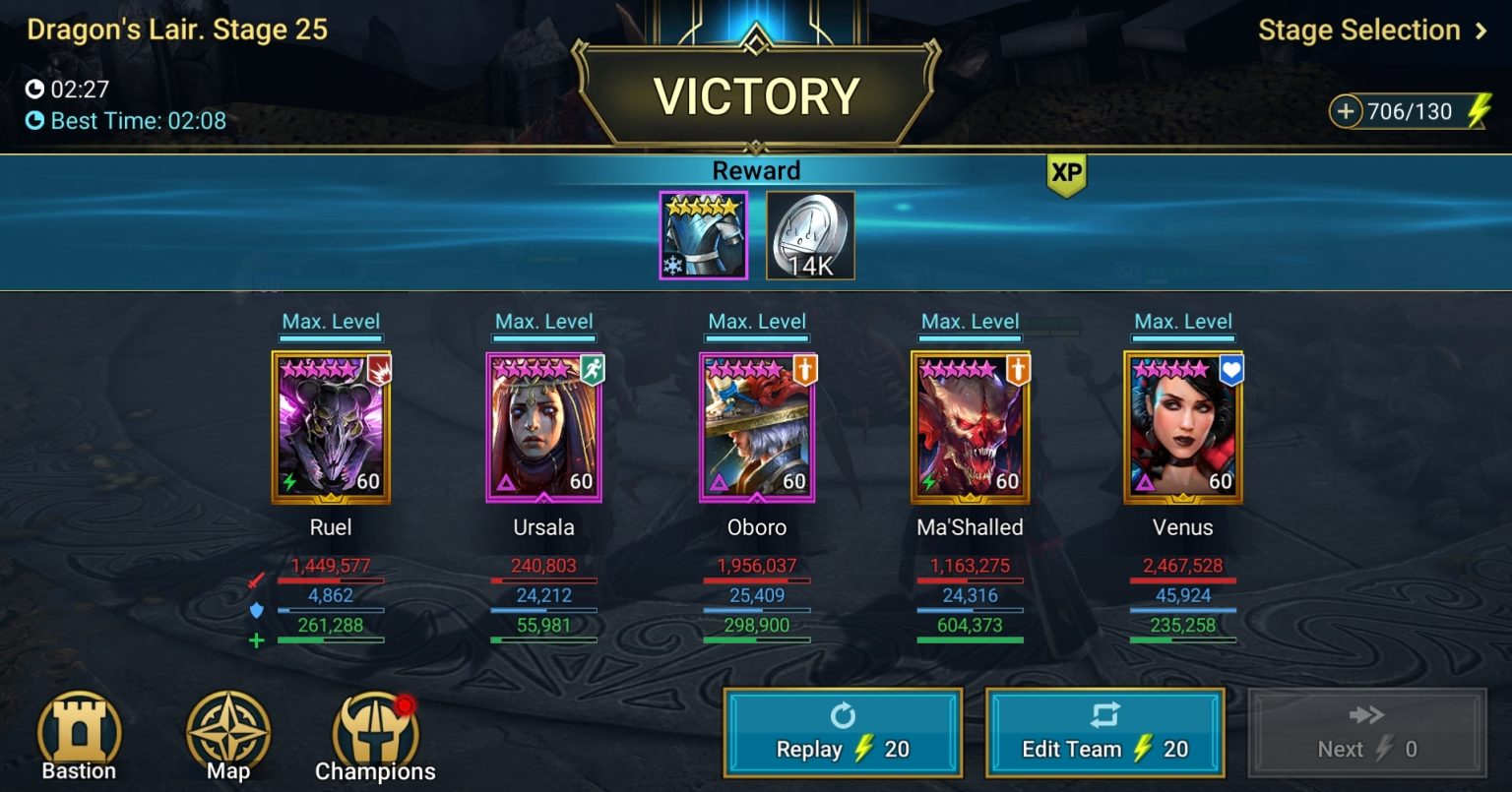This screenshot has height=792, width=1512.
Task: View the five-star armor reward item
Action: [703, 234]
